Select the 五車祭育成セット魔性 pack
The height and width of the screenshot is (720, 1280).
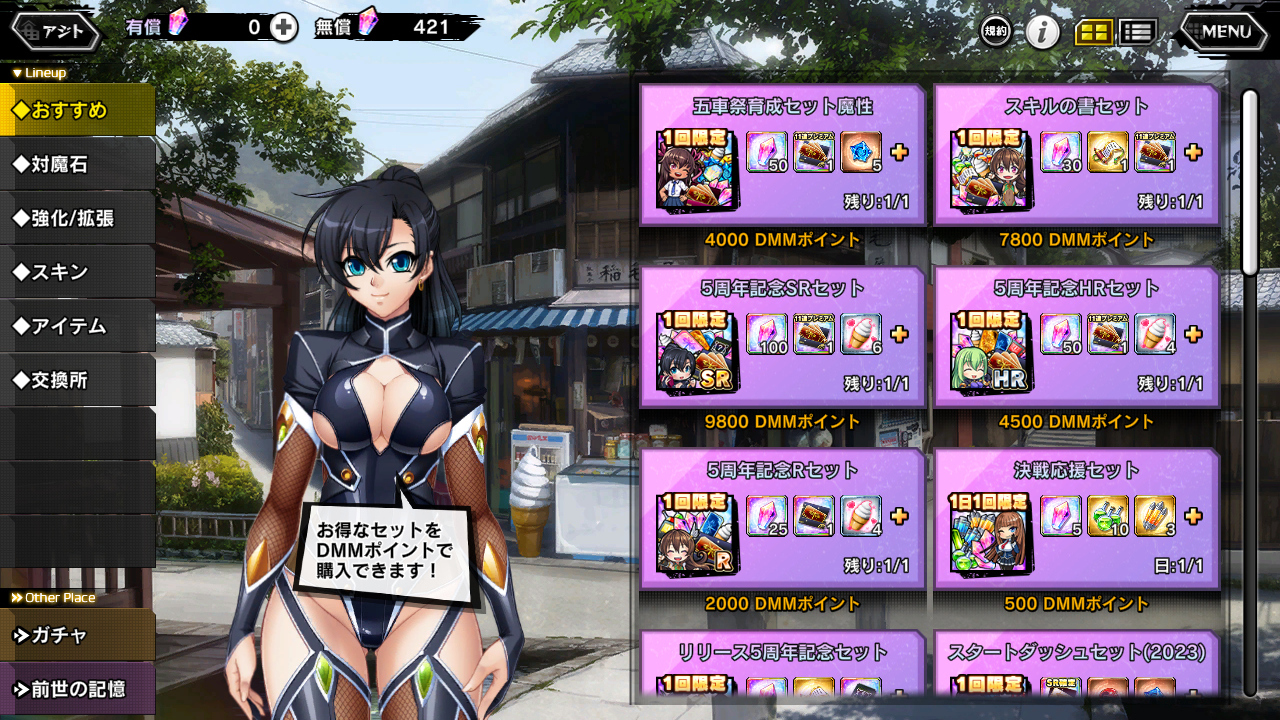[x=782, y=155]
